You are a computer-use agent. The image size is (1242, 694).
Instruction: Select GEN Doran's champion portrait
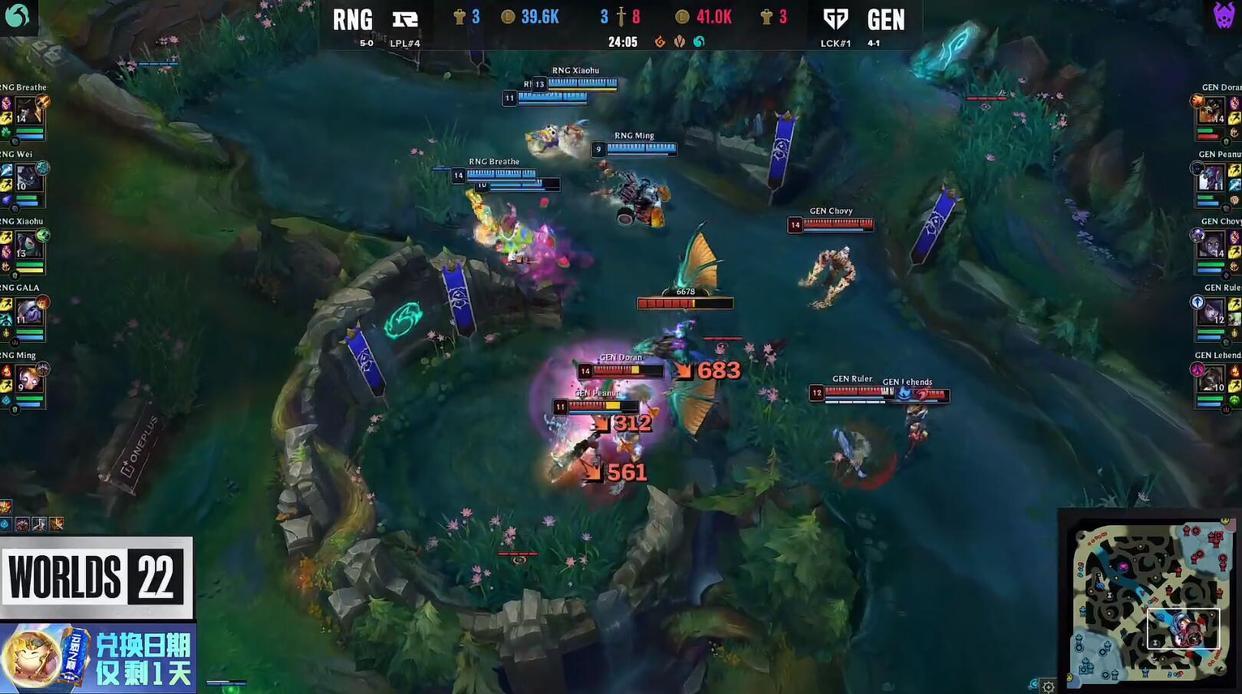(1211, 111)
